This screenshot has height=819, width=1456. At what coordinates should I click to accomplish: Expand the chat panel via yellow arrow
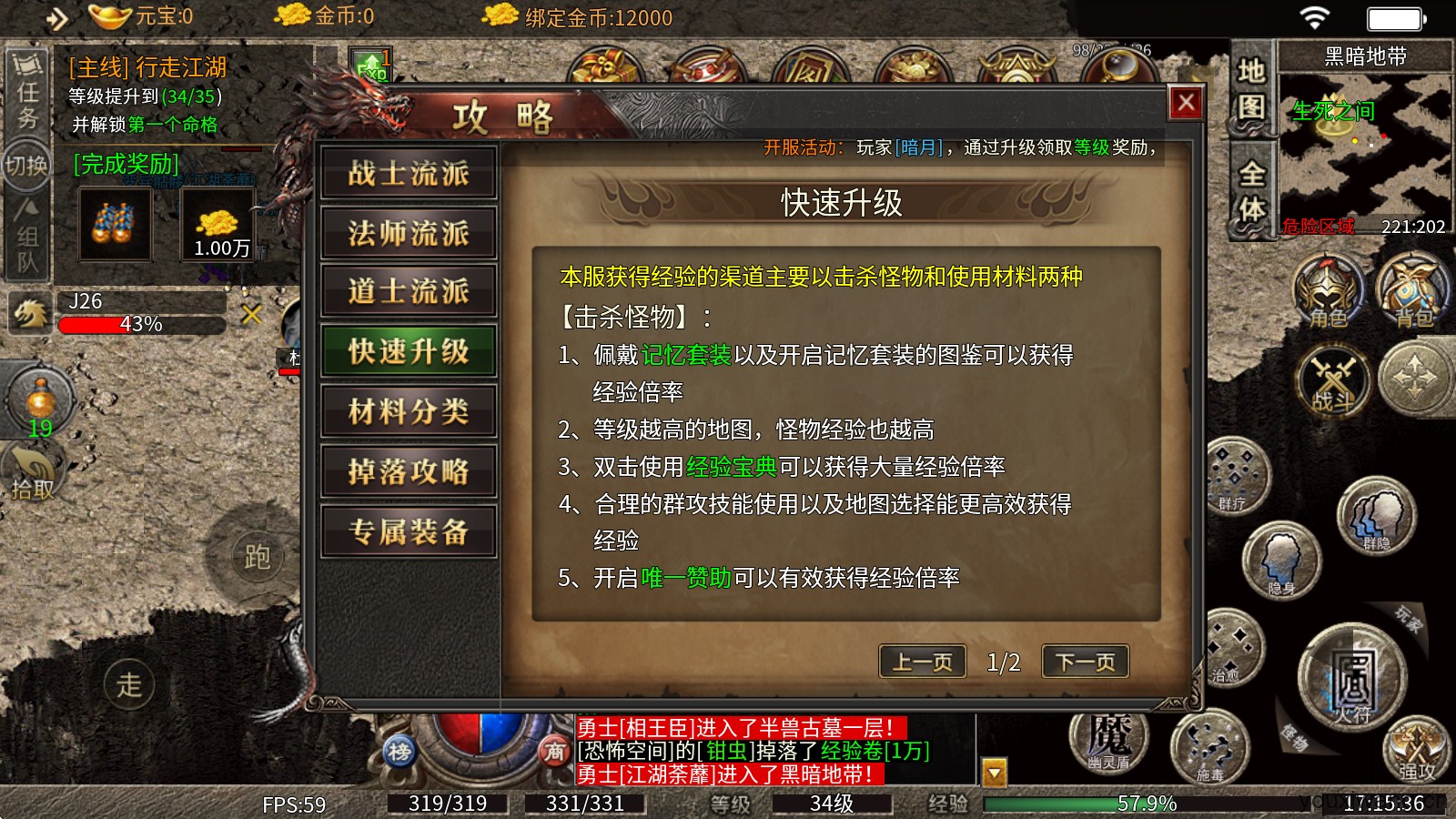995,772
